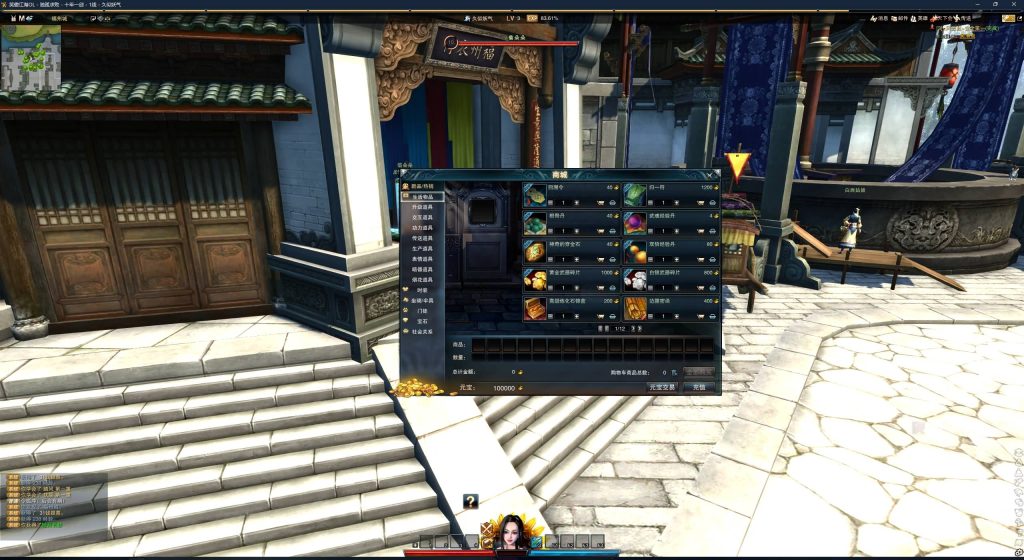Screen dimensions: 1024x560
Task: Click the question mark help icon
Action: (x=470, y=501)
